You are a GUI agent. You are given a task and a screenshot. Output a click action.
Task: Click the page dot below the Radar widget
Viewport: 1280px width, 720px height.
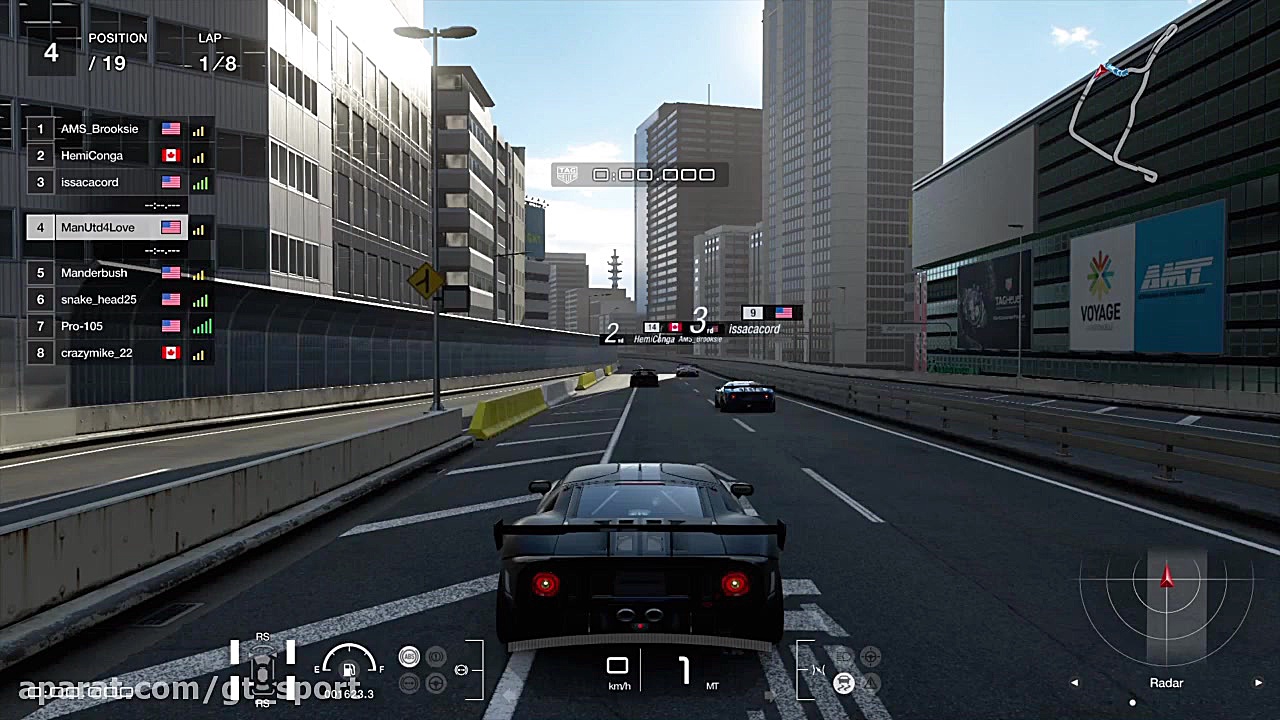click(x=1132, y=702)
